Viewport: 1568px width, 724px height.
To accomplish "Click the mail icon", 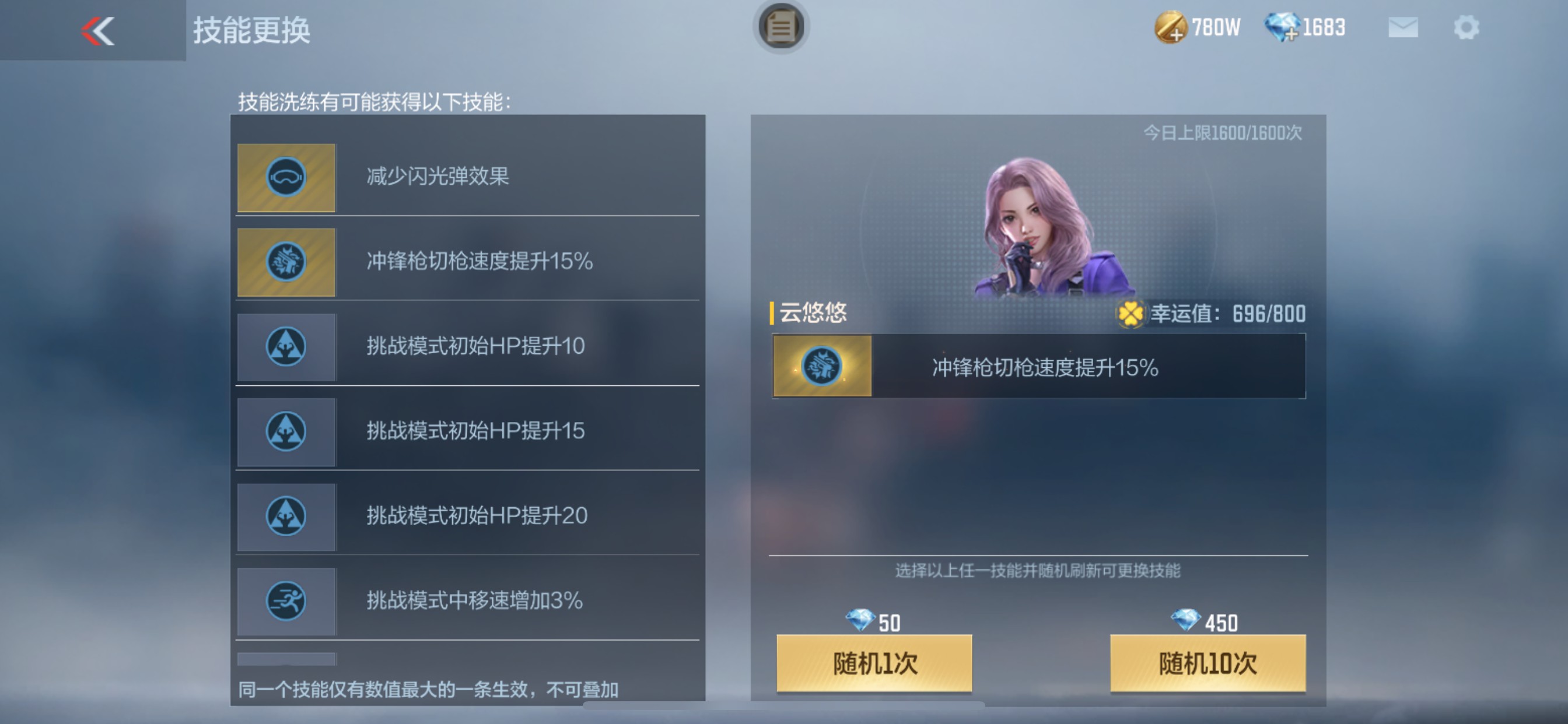I will (x=1403, y=27).
